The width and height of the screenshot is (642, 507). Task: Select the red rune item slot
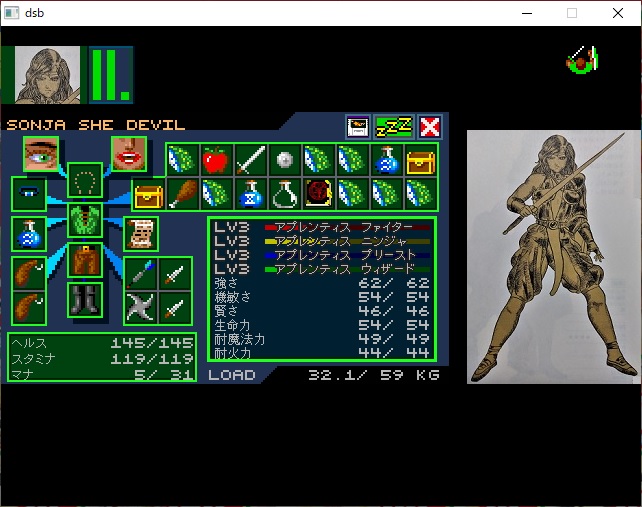tap(318, 193)
